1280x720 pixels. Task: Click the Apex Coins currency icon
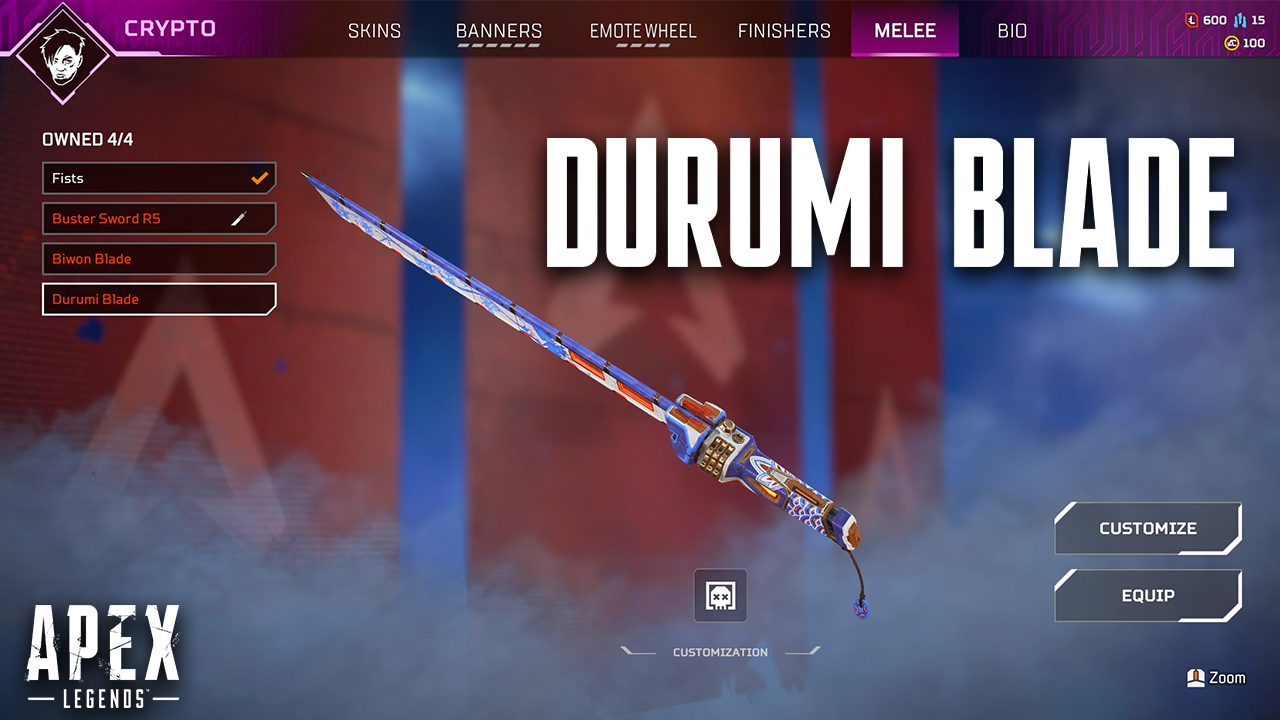tap(1232, 42)
